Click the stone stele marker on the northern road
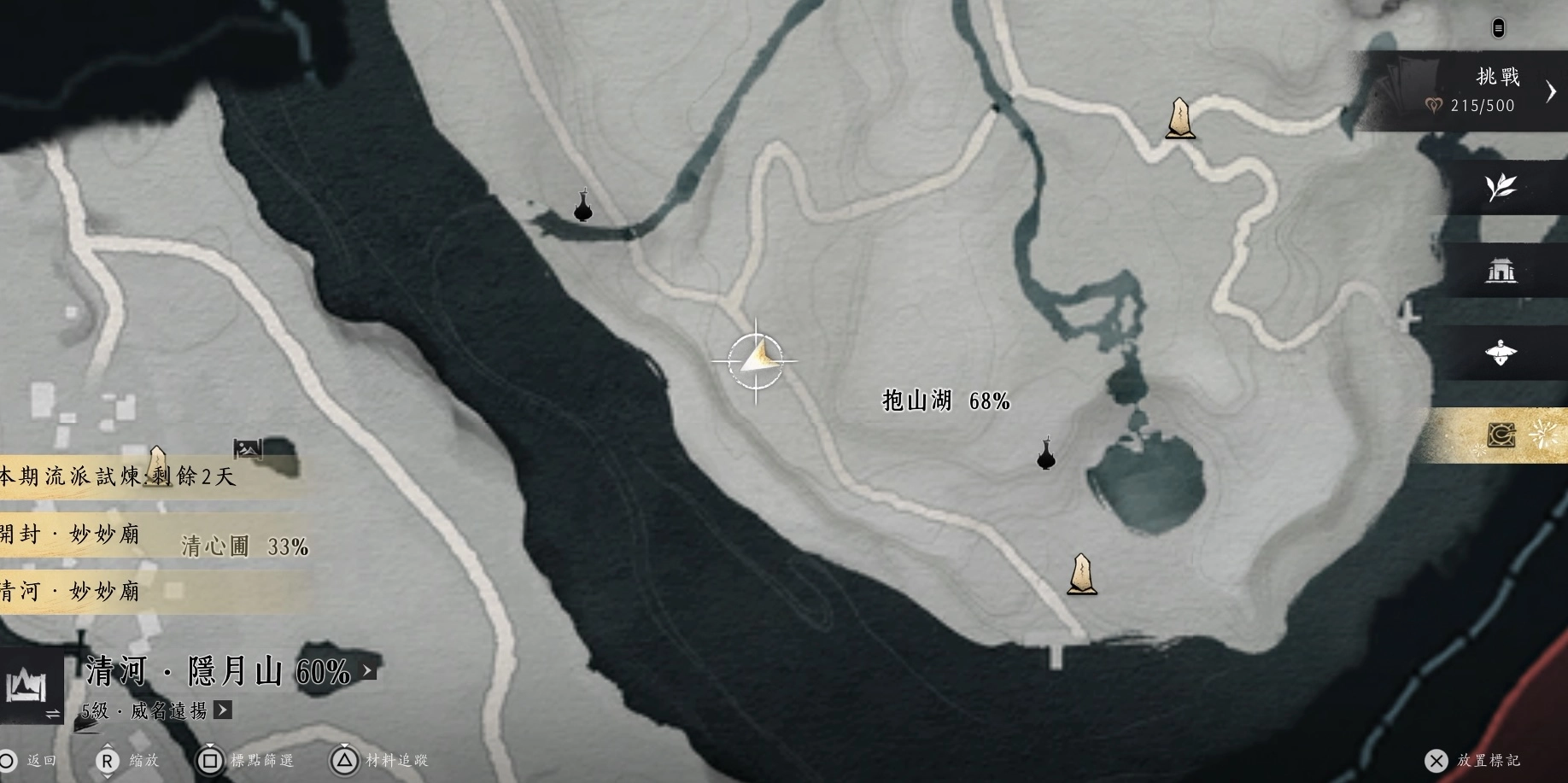 pyautogui.click(x=1179, y=118)
